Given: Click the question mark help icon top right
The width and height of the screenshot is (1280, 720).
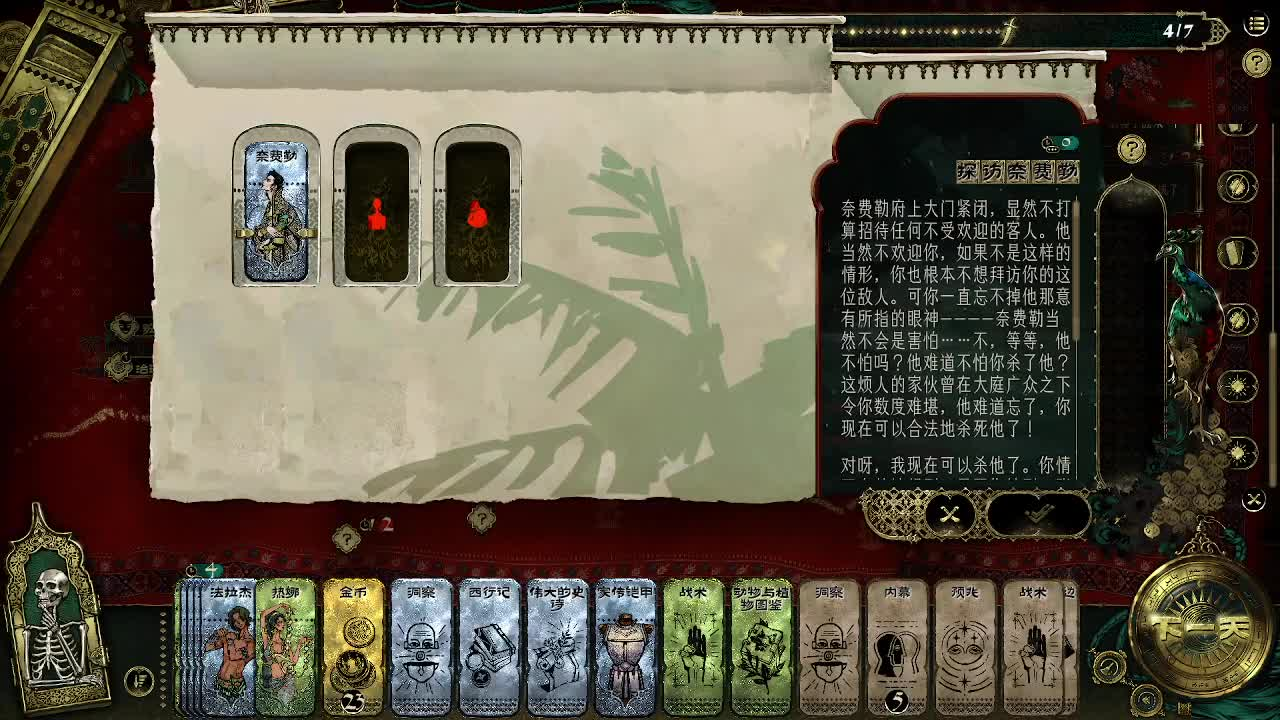Looking at the screenshot, I should (1256, 61).
